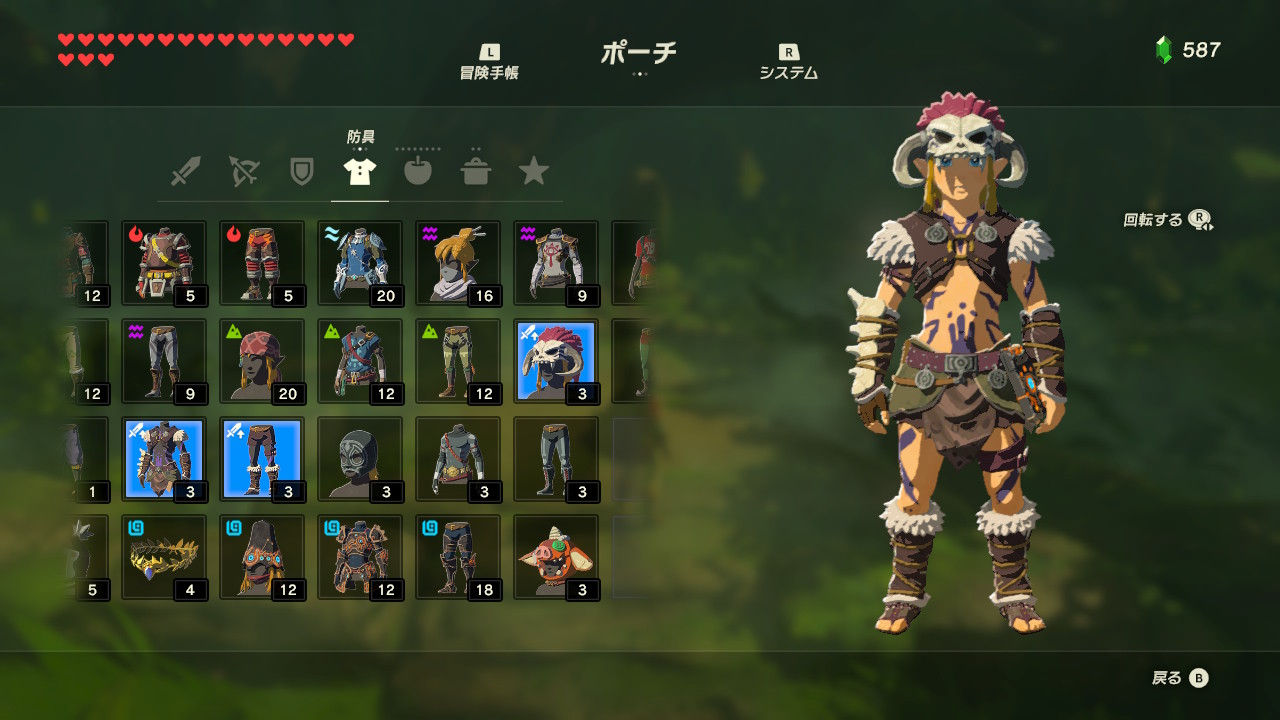
Task: Choose the equipped barbarian chest armor
Action: click(164, 459)
